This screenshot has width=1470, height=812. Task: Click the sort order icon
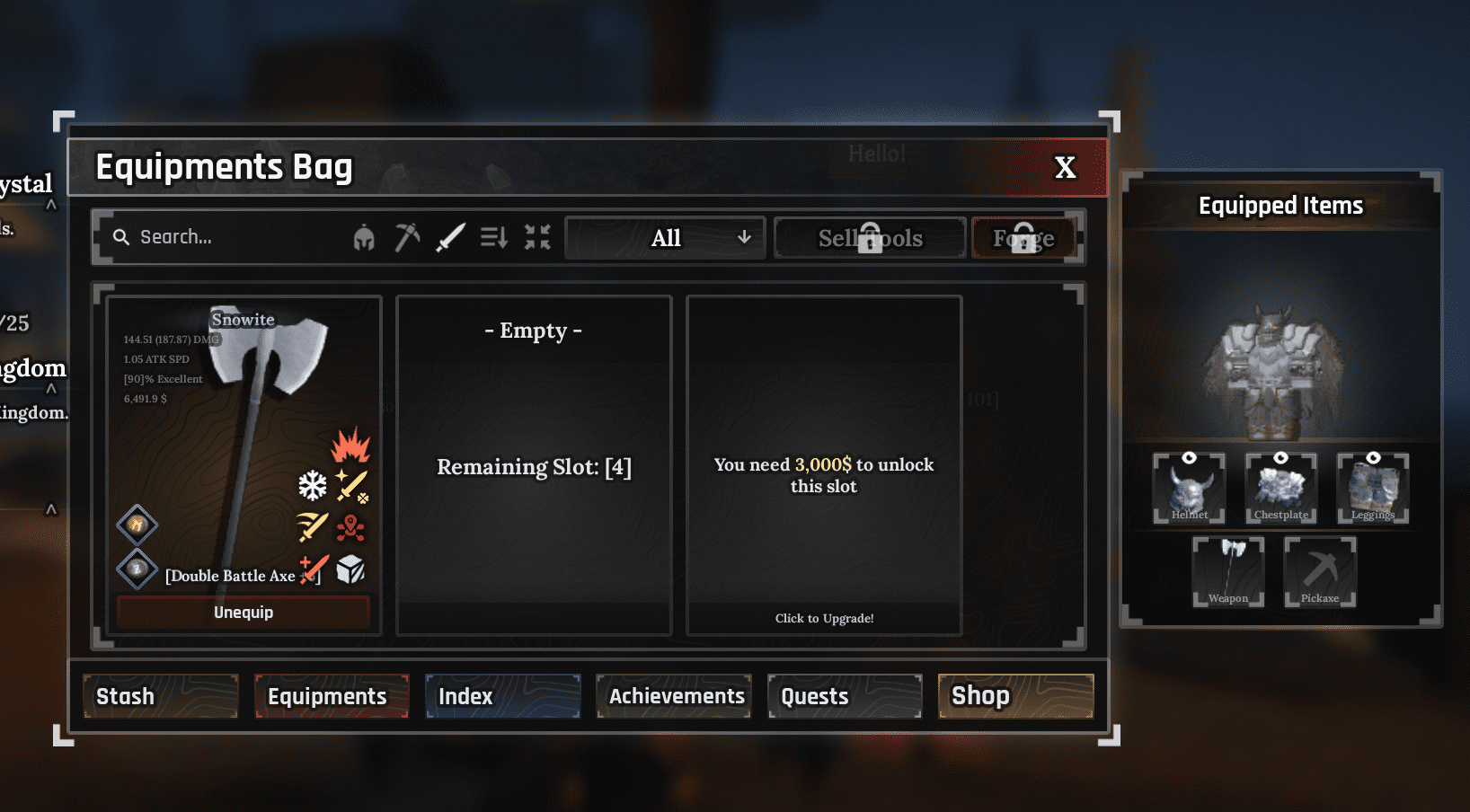pyautogui.click(x=493, y=236)
